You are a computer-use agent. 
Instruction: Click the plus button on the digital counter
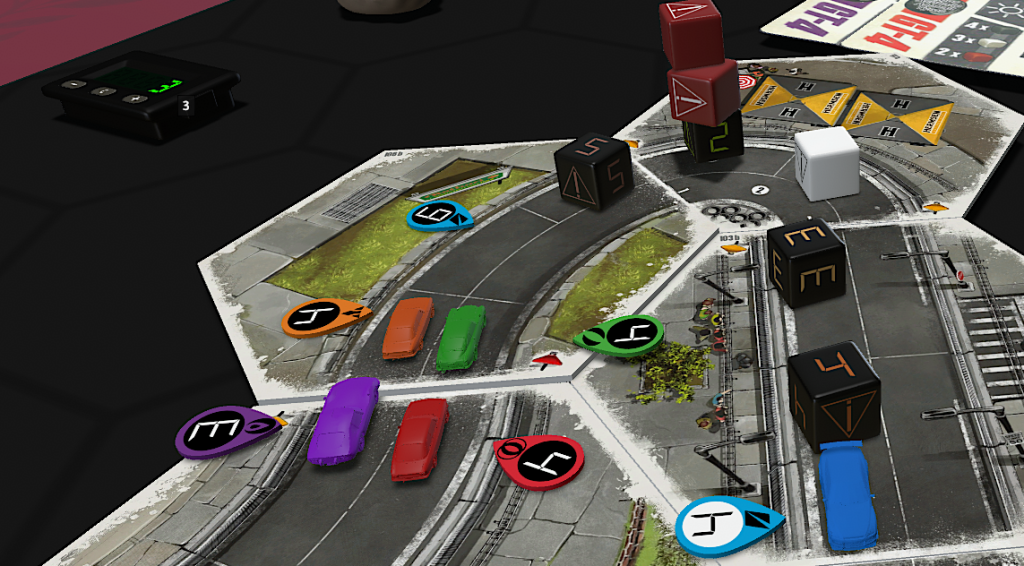pos(136,99)
